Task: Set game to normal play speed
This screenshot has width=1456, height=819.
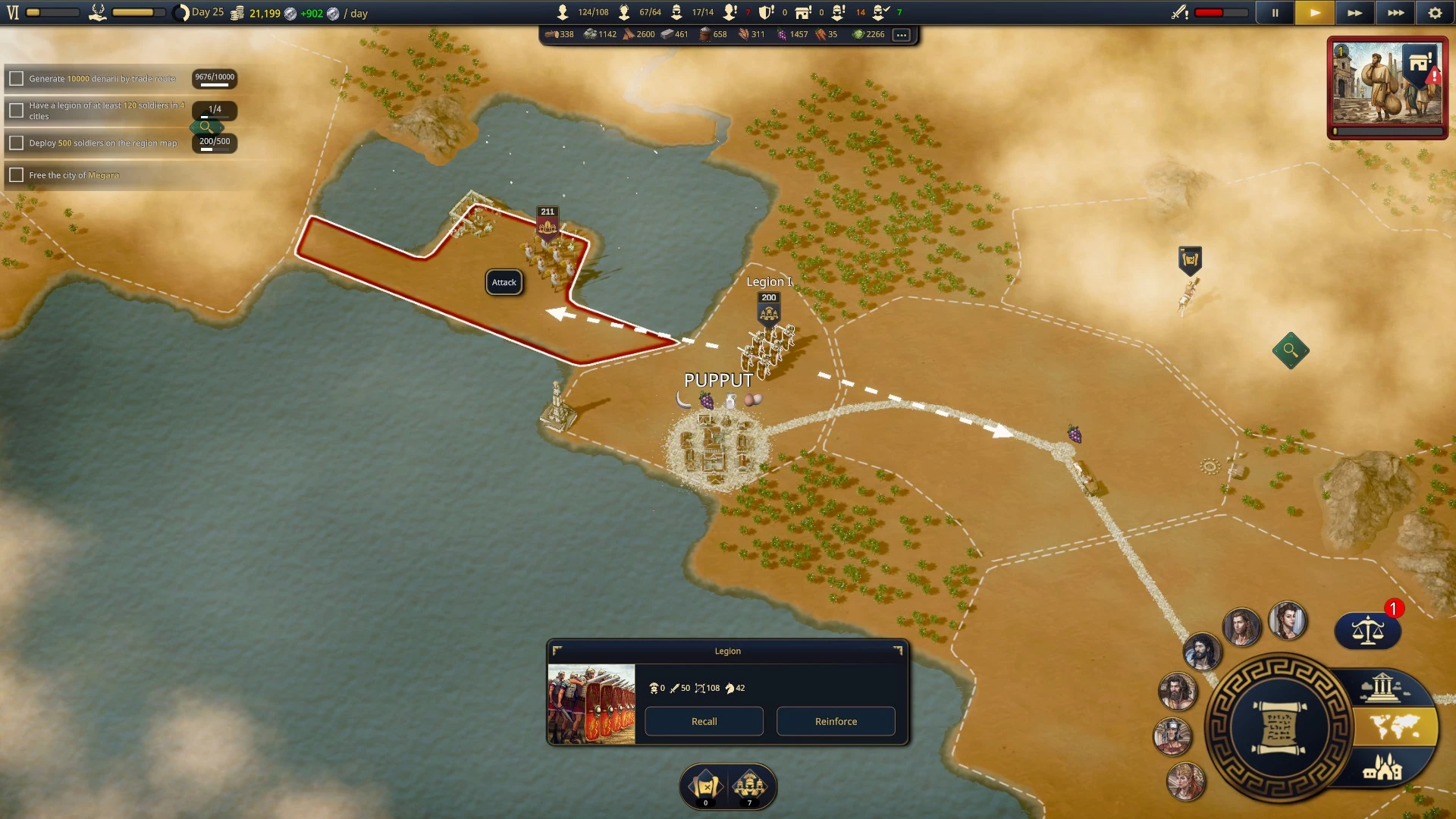Action: (x=1315, y=13)
